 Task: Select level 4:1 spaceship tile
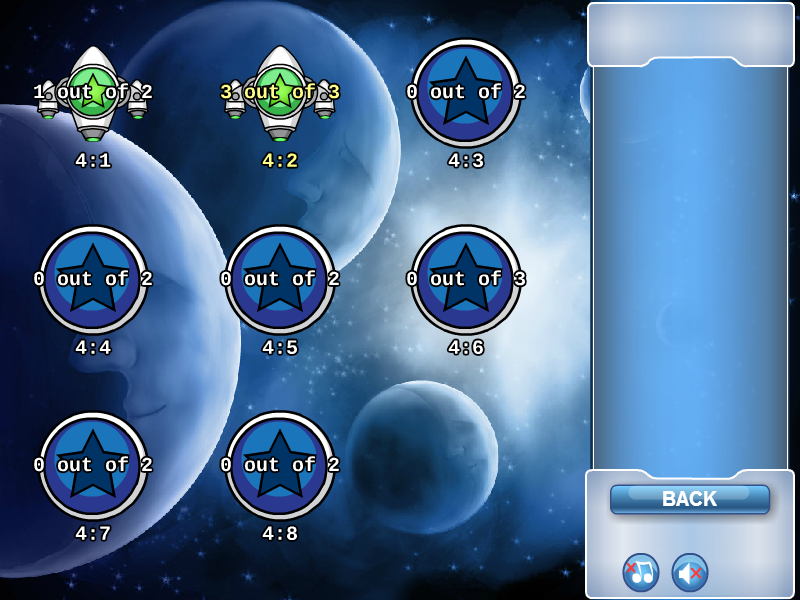click(x=93, y=92)
